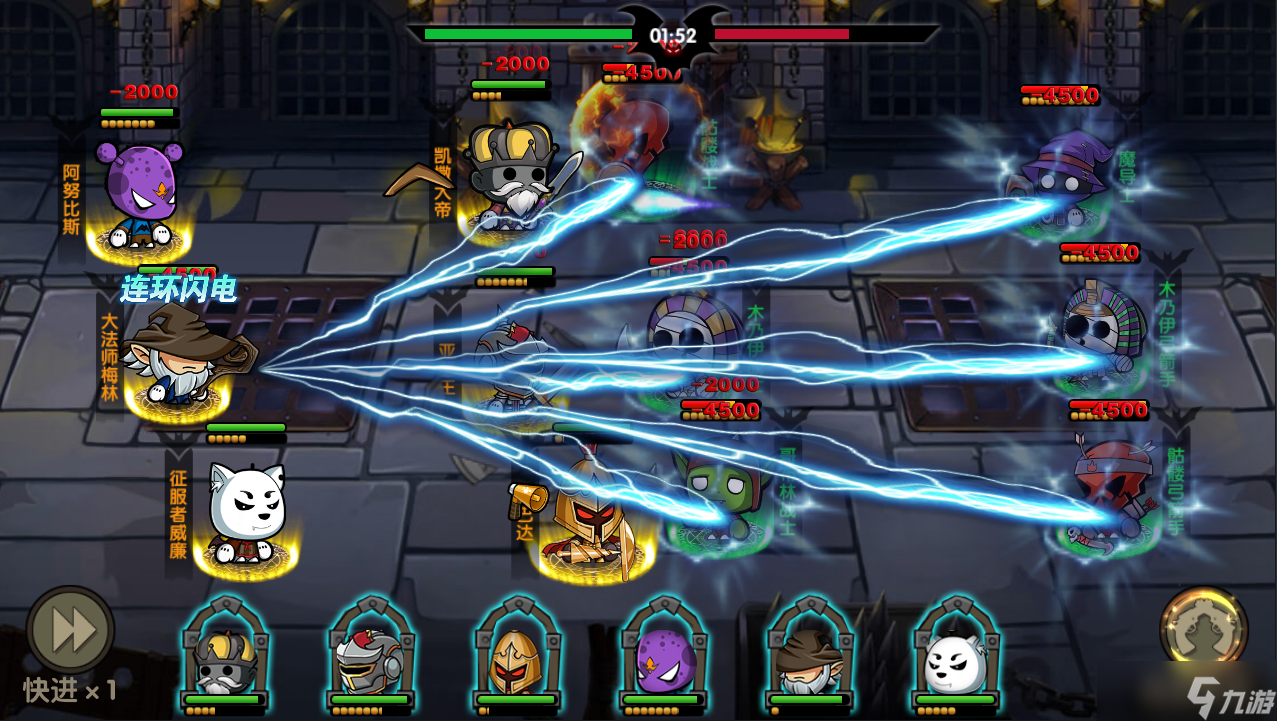Select the crowned king hero portrait

(225, 660)
